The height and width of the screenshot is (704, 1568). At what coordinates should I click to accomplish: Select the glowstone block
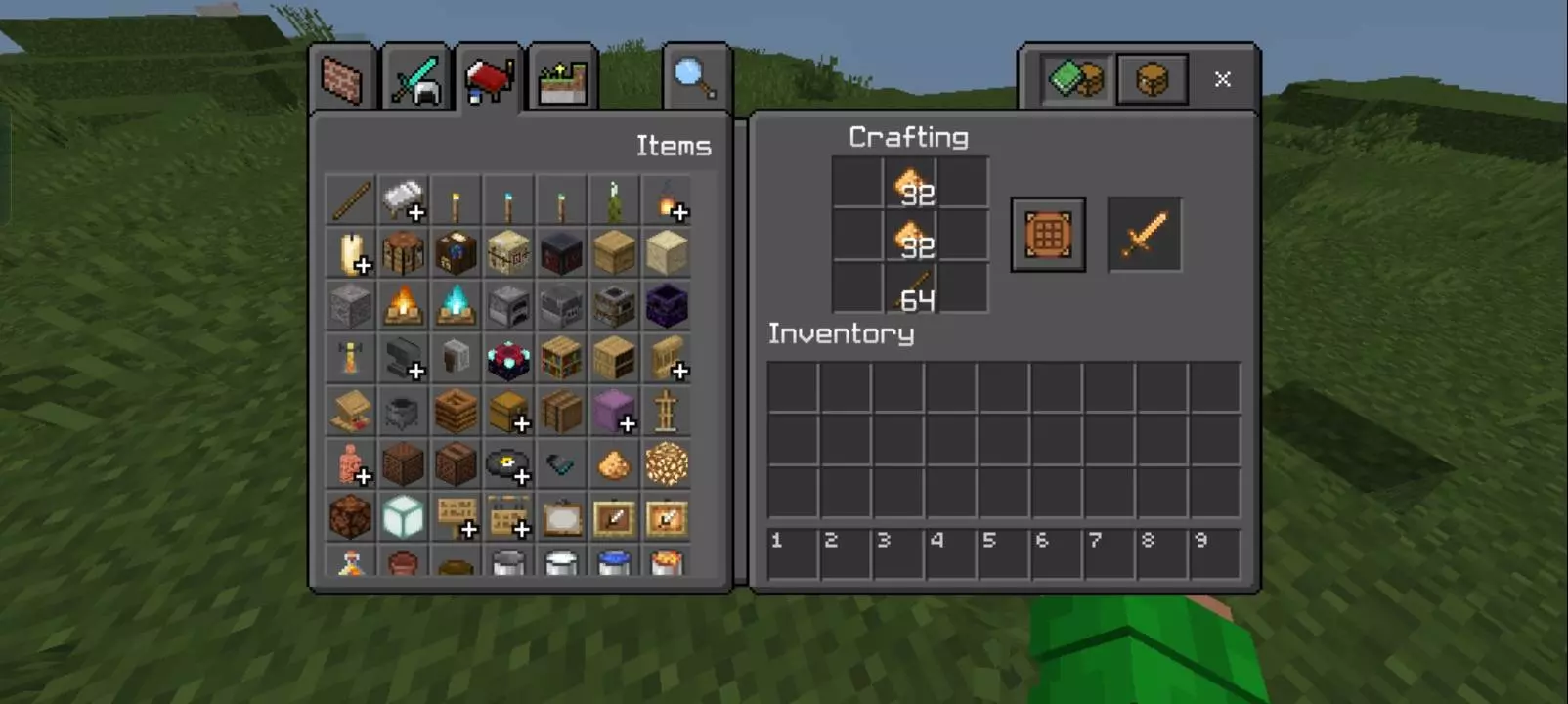pos(667,464)
